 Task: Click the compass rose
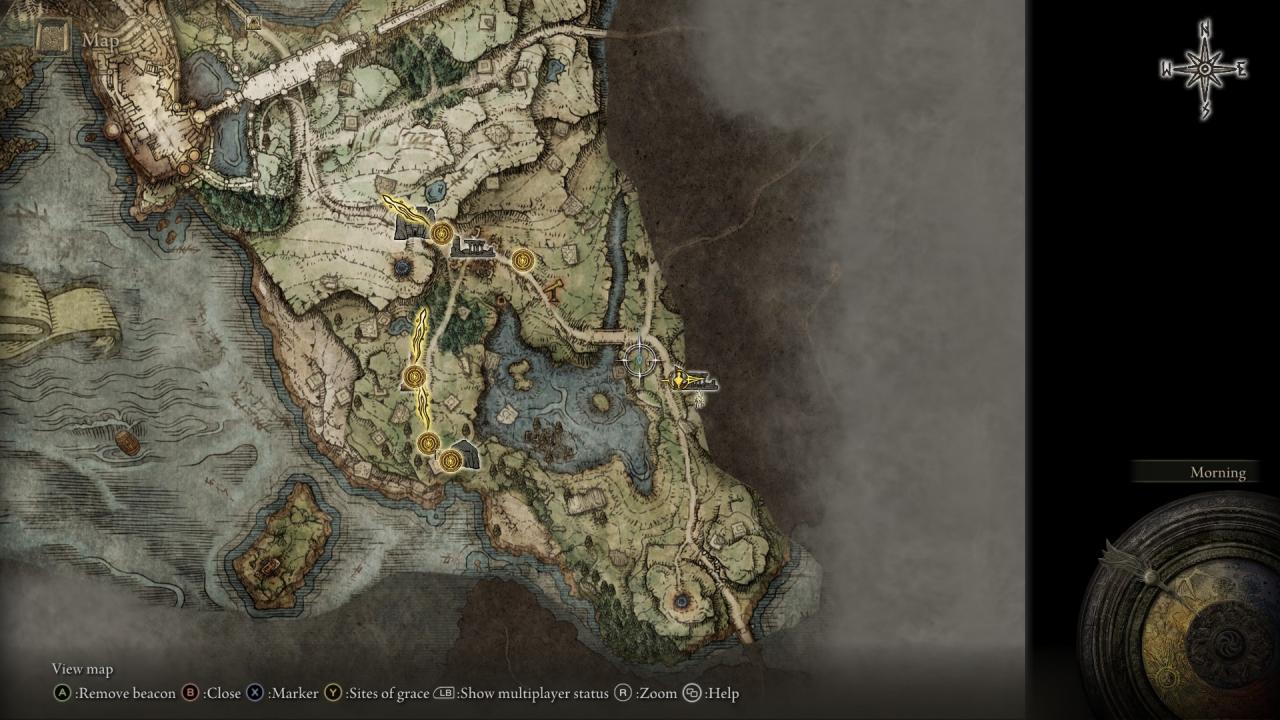(x=1204, y=69)
